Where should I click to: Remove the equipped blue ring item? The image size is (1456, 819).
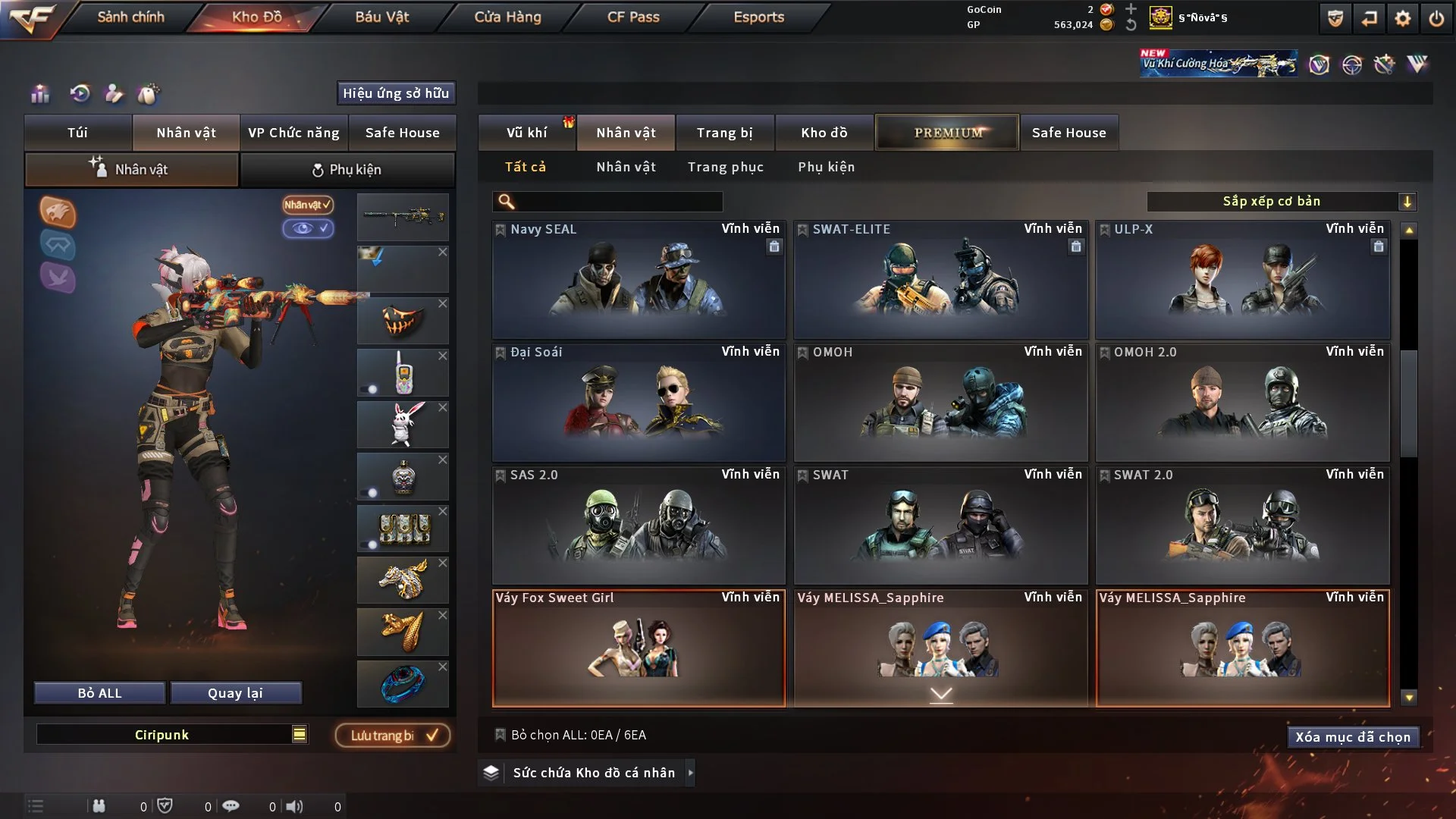point(443,667)
